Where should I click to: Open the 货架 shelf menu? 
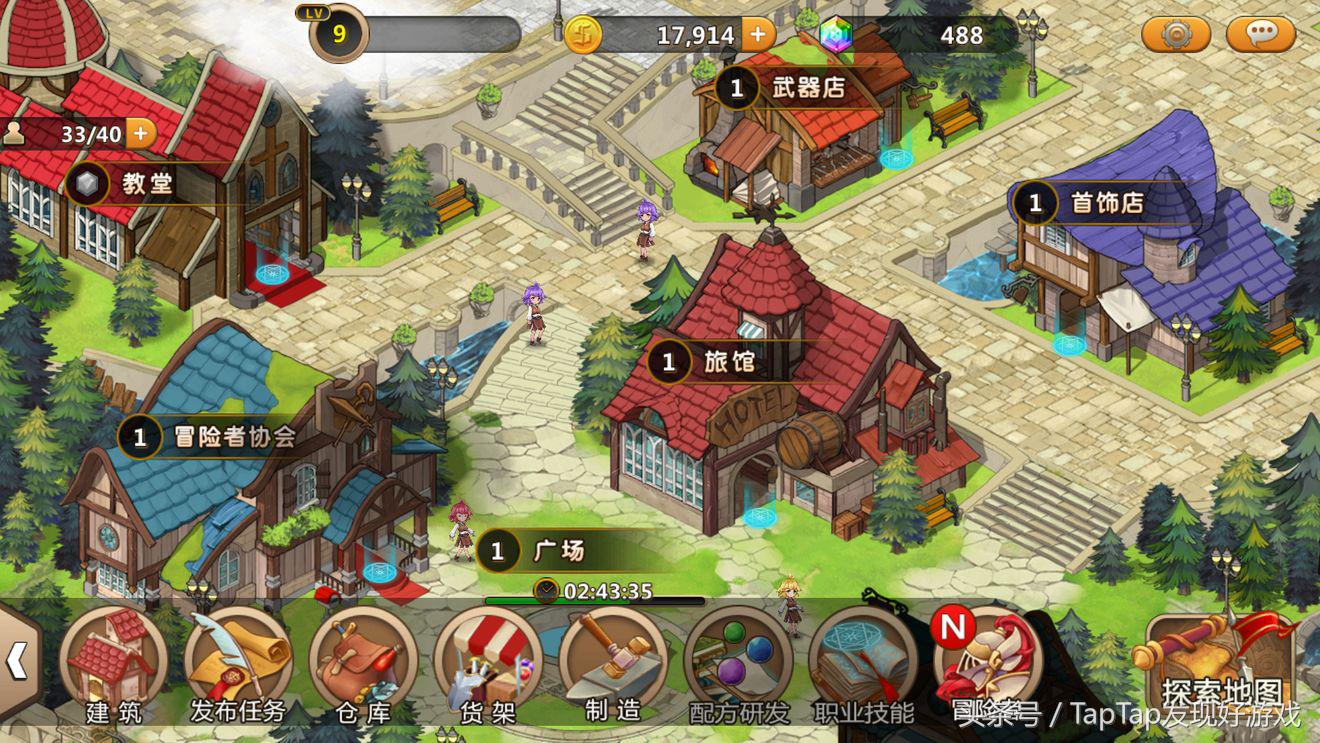pyautogui.click(x=488, y=662)
